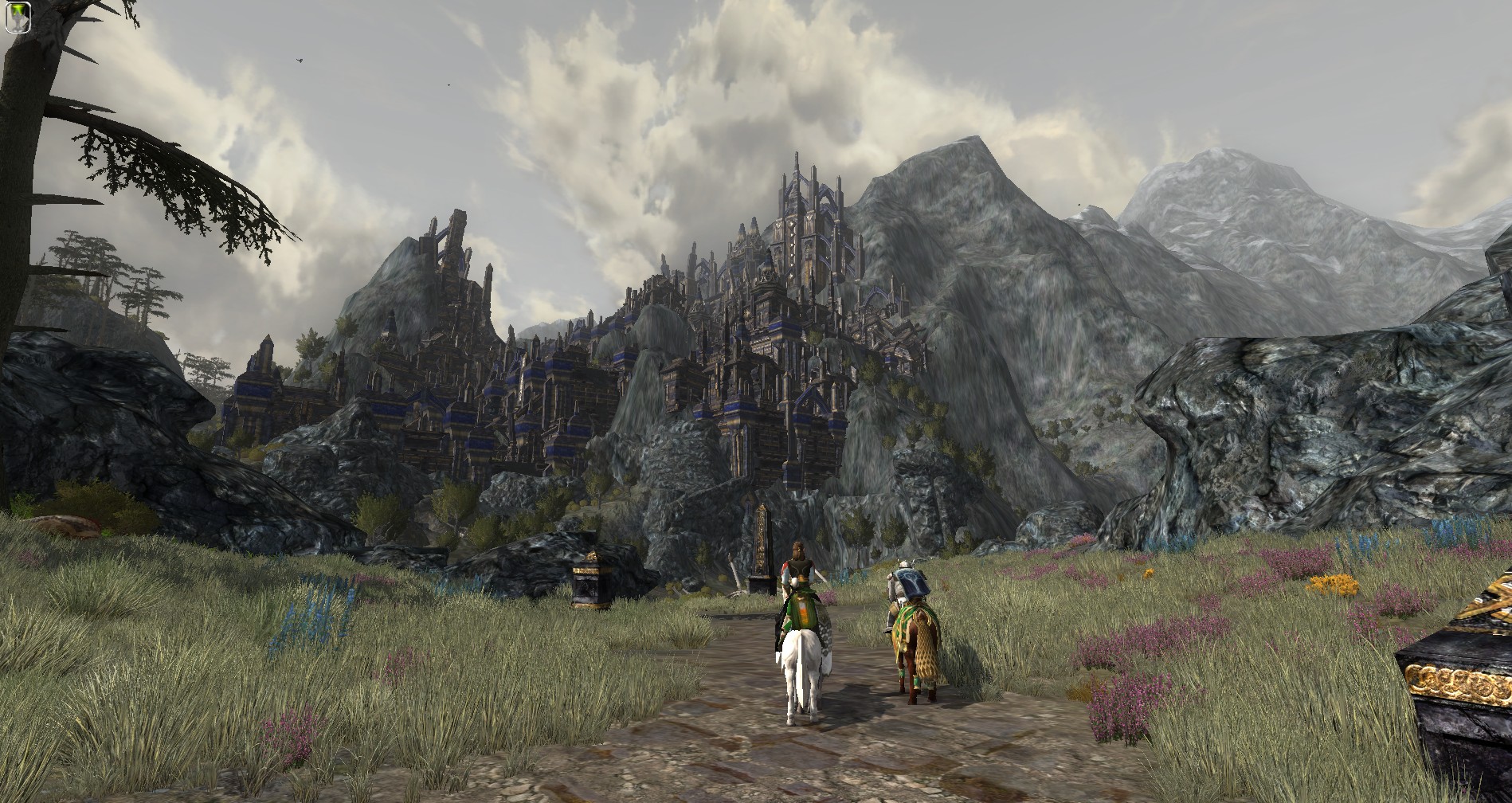Click the green goblet icon
The image size is (1512, 803).
[17, 17]
